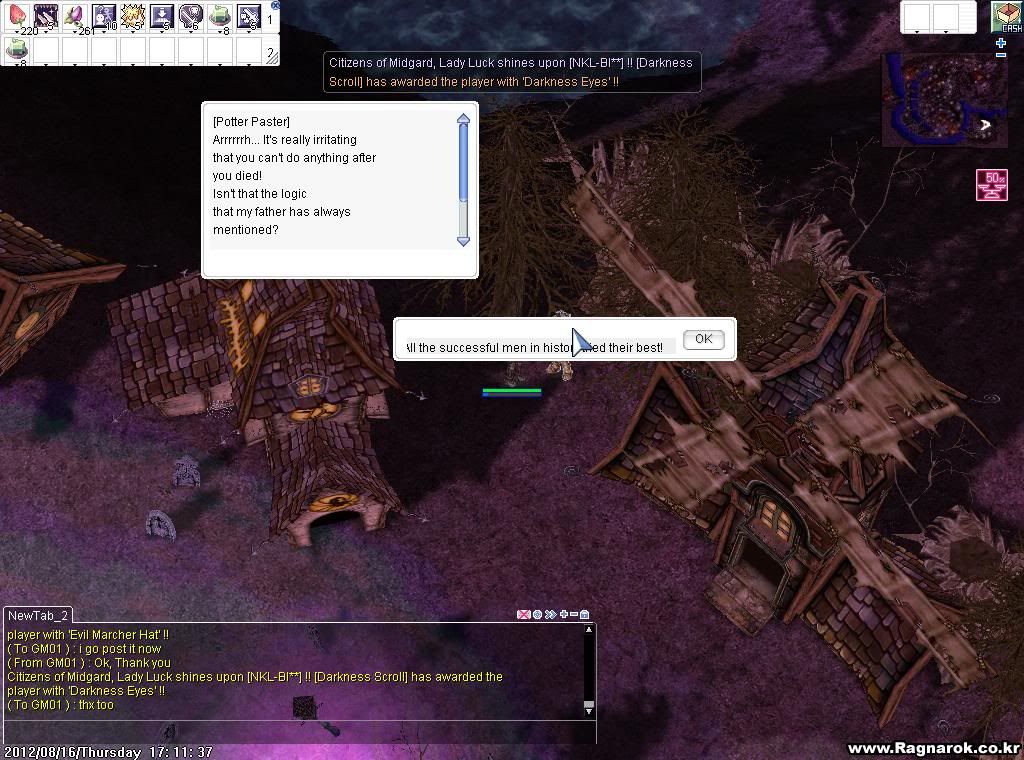Click the minimap
This screenshot has height=760, width=1024.
tap(944, 100)
